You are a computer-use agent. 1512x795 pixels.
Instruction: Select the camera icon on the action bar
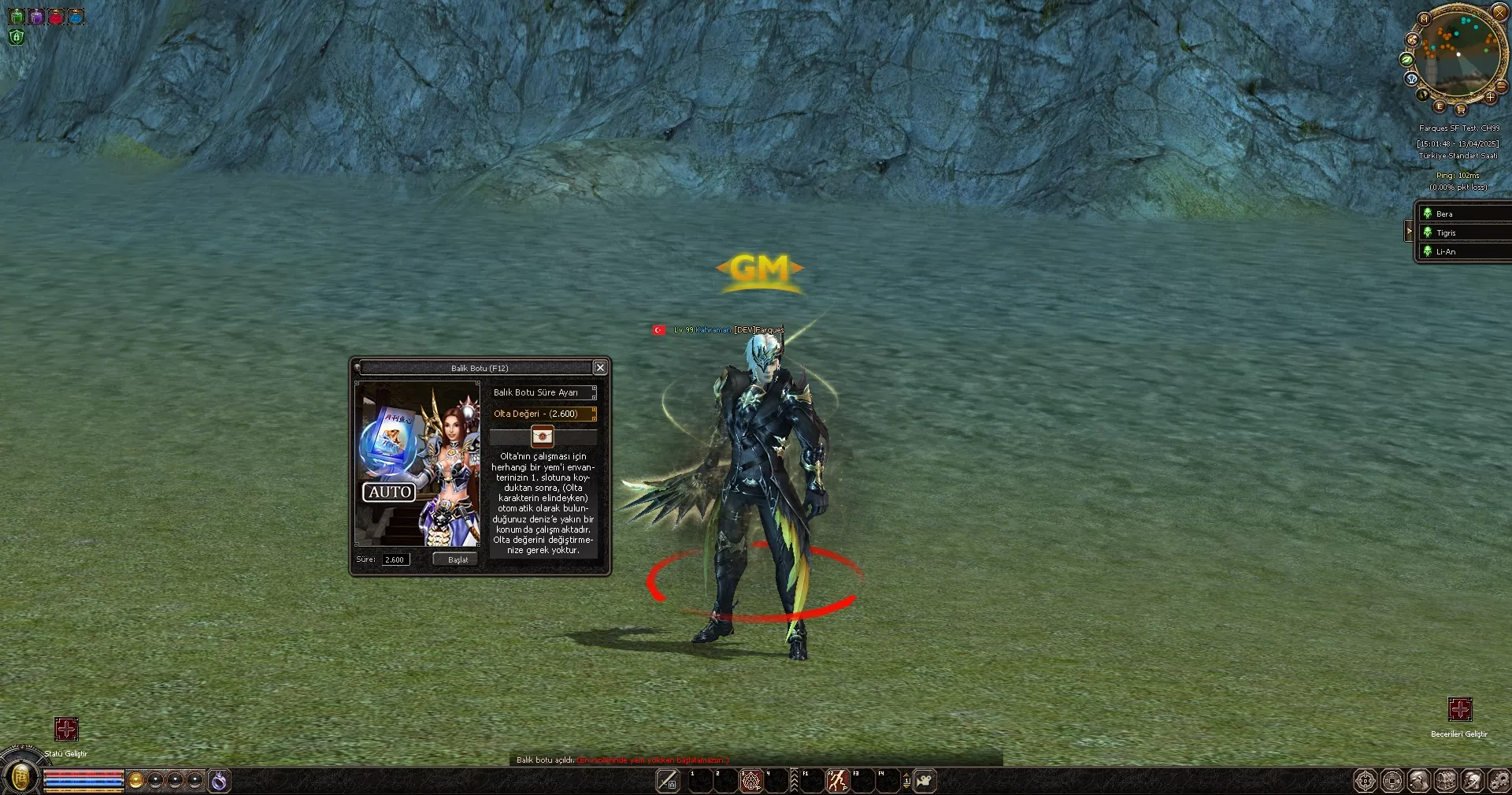[925, 781]
